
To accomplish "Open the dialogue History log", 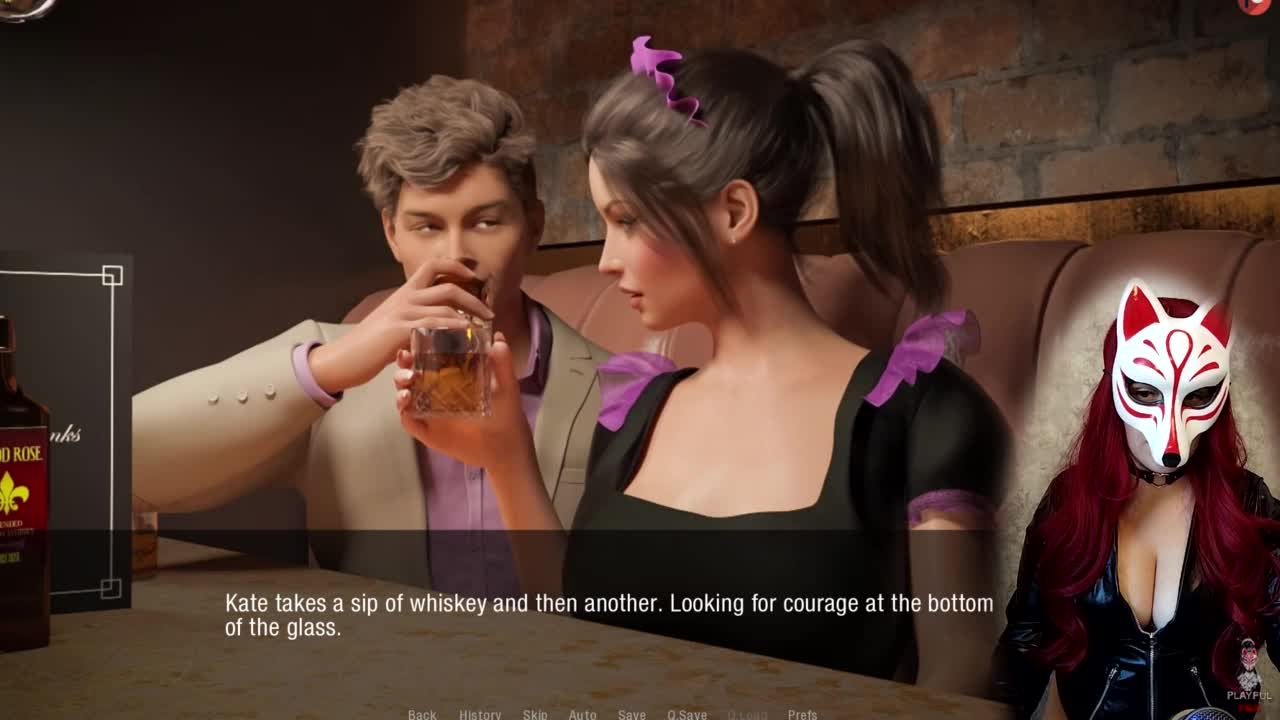I will (480, 714).
